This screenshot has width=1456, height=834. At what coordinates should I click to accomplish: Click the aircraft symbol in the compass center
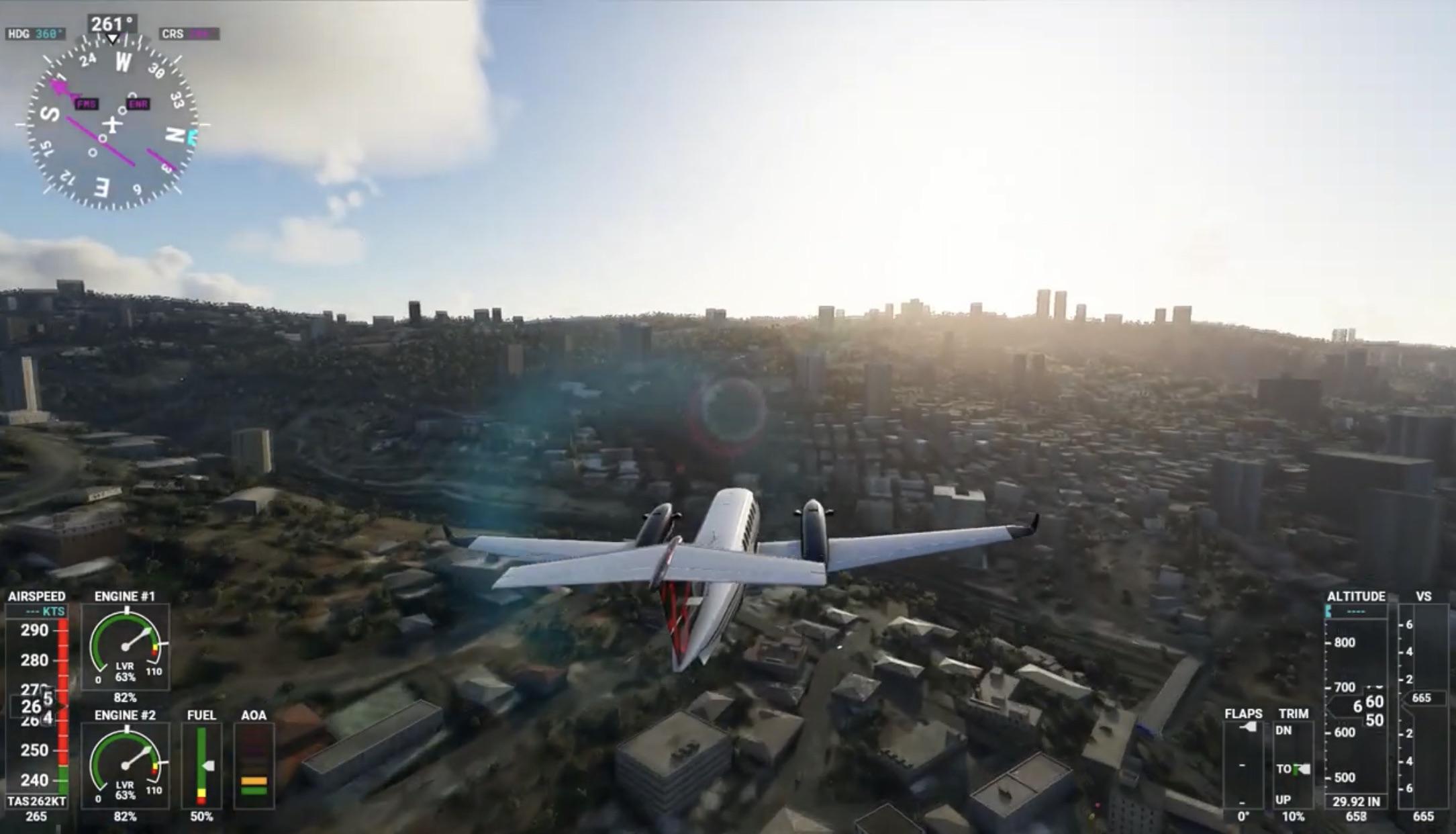point(113,125)
